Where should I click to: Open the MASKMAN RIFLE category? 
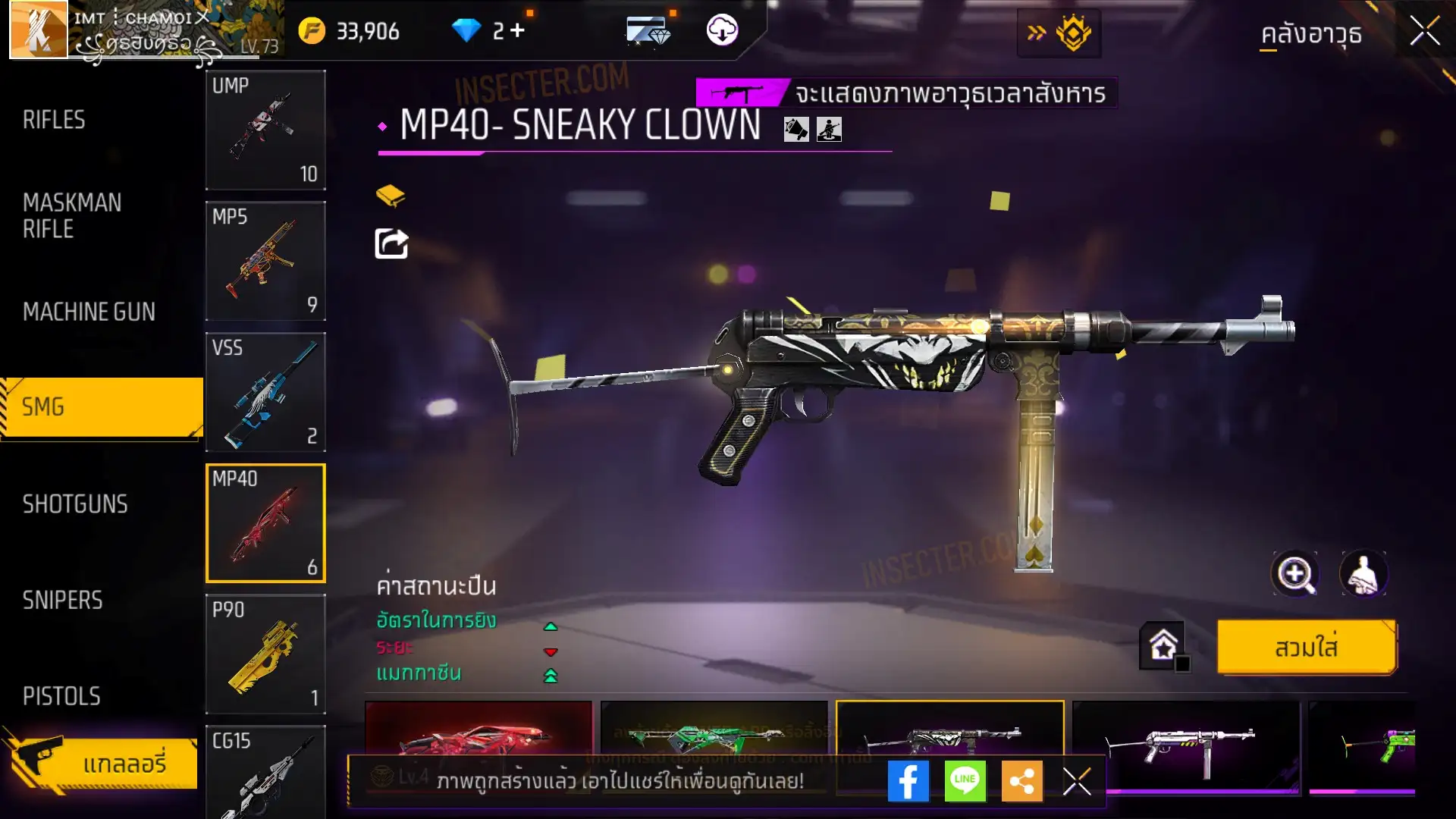coord(73,215)
